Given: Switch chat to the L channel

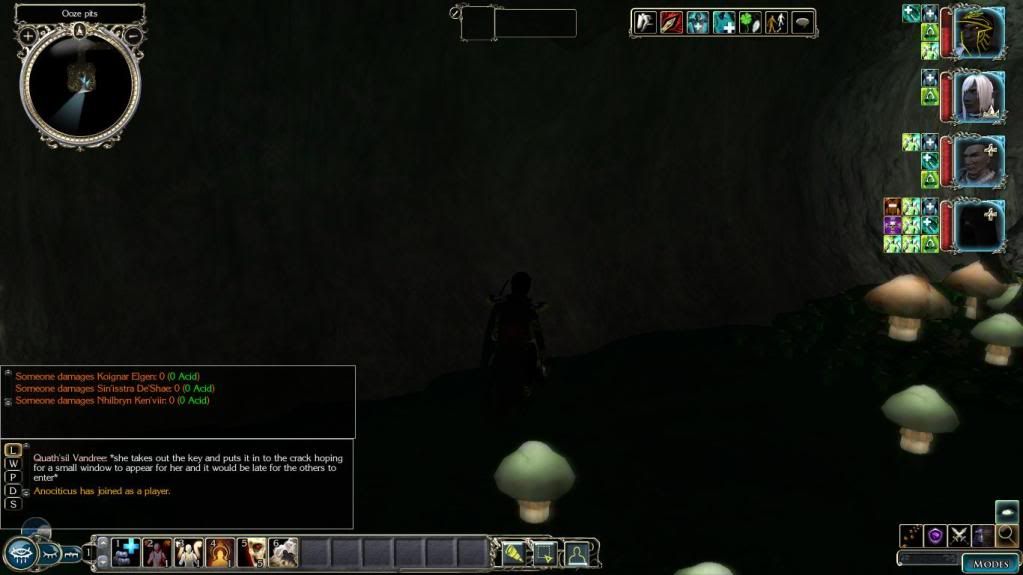Looking at the screenshot, I should (x=13, y=451).
